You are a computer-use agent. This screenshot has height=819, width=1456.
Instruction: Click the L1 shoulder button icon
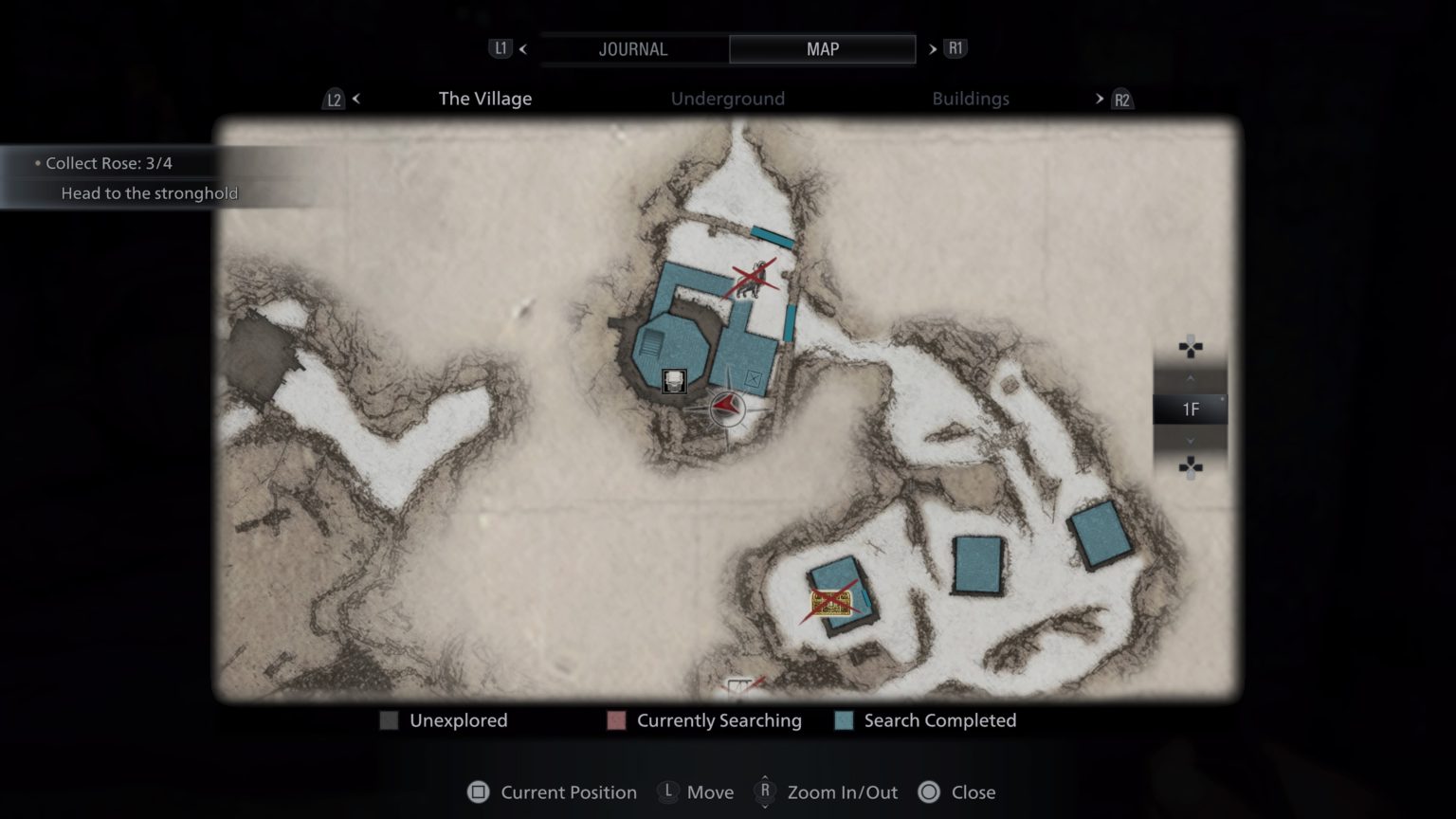pos(500,48)
